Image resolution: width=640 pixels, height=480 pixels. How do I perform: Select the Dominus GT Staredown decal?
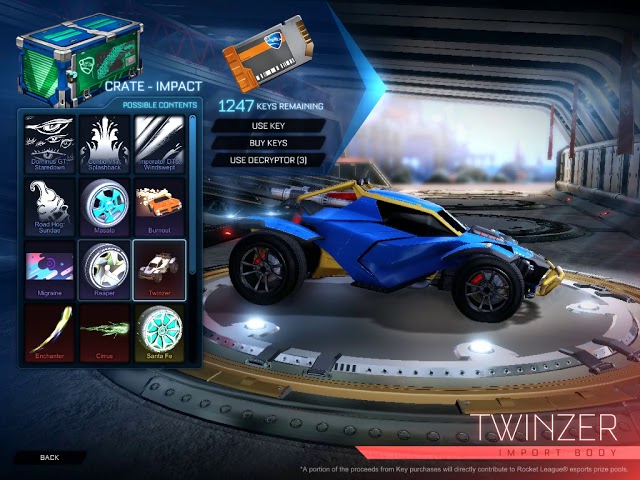[49, 143]
